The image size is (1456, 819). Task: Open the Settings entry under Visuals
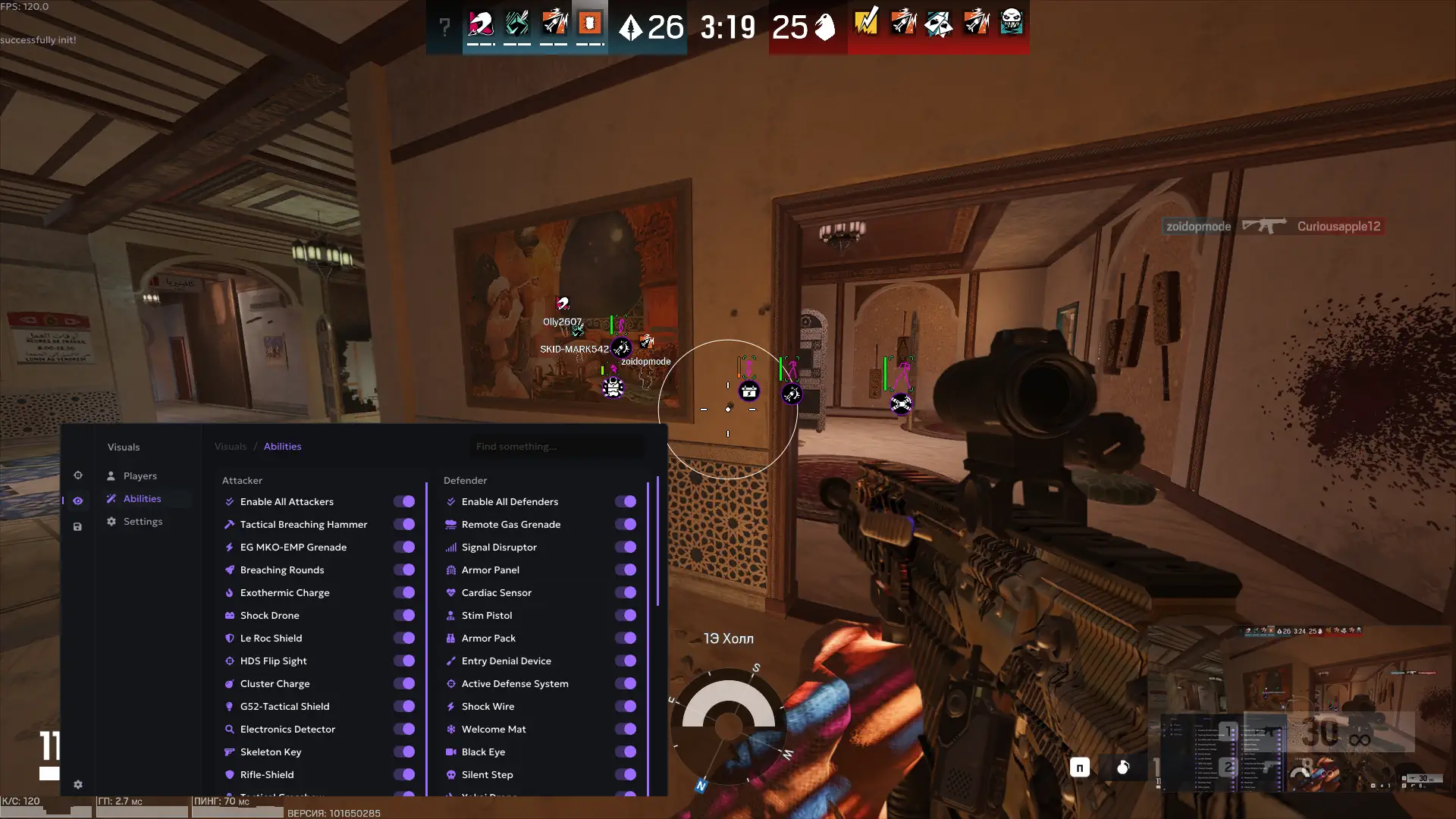coord(143,521)
